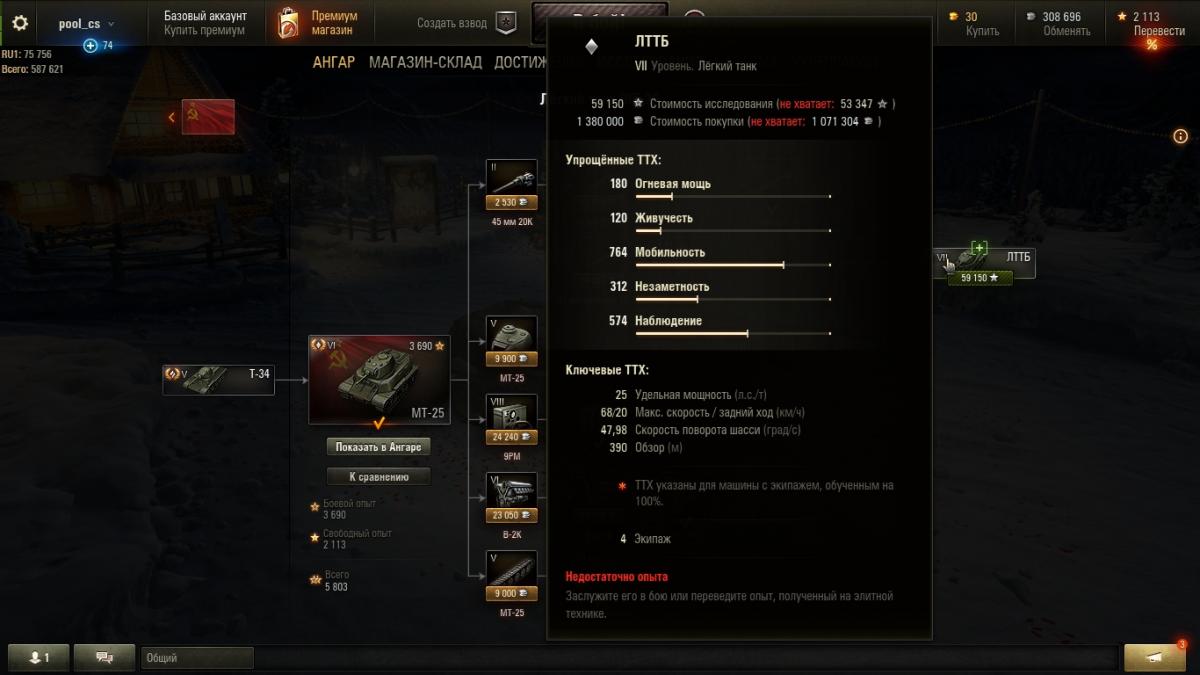Switch to the Hangar tab

pos(333,62)
